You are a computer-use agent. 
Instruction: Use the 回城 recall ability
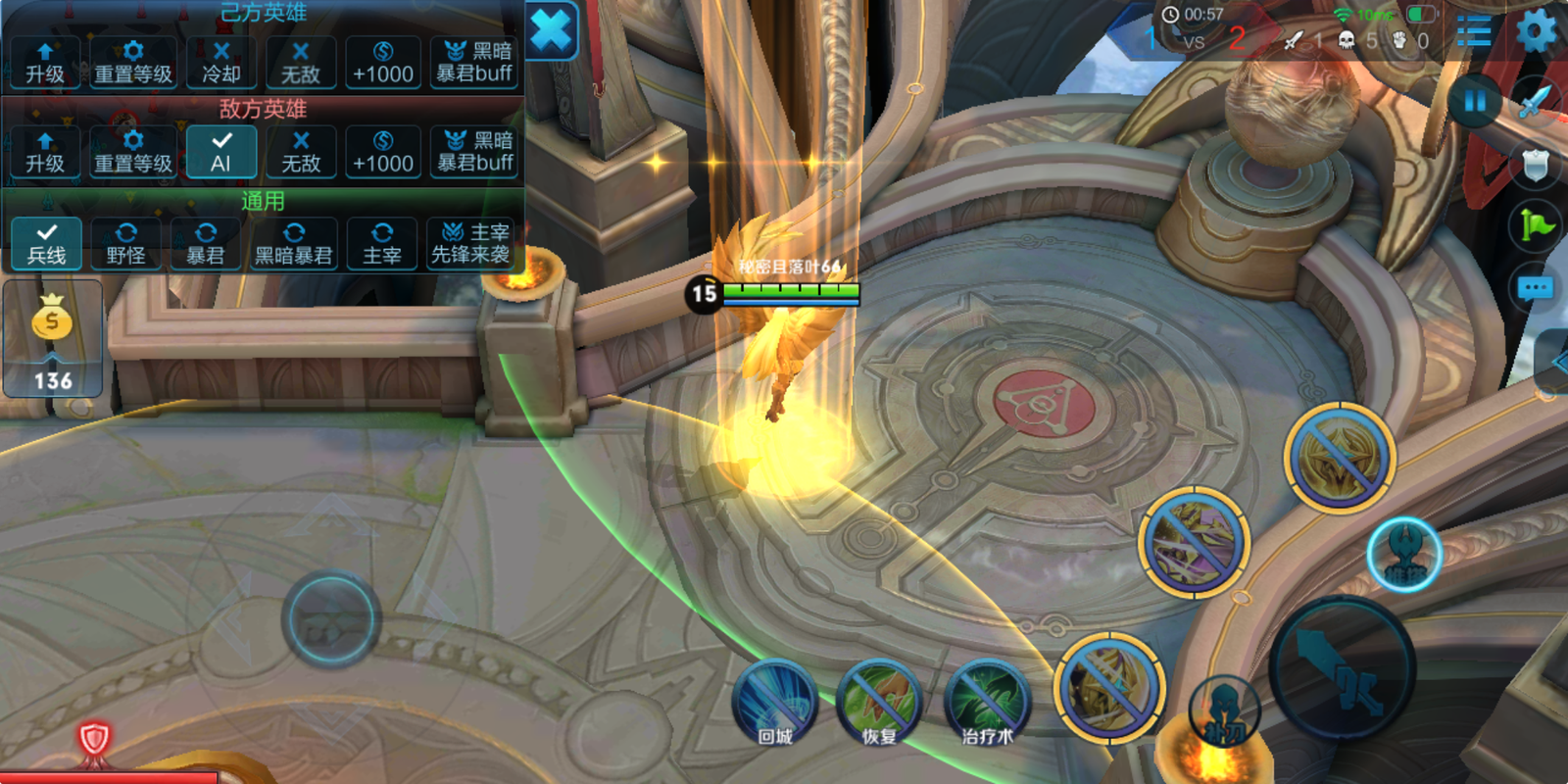click(775, 704)
